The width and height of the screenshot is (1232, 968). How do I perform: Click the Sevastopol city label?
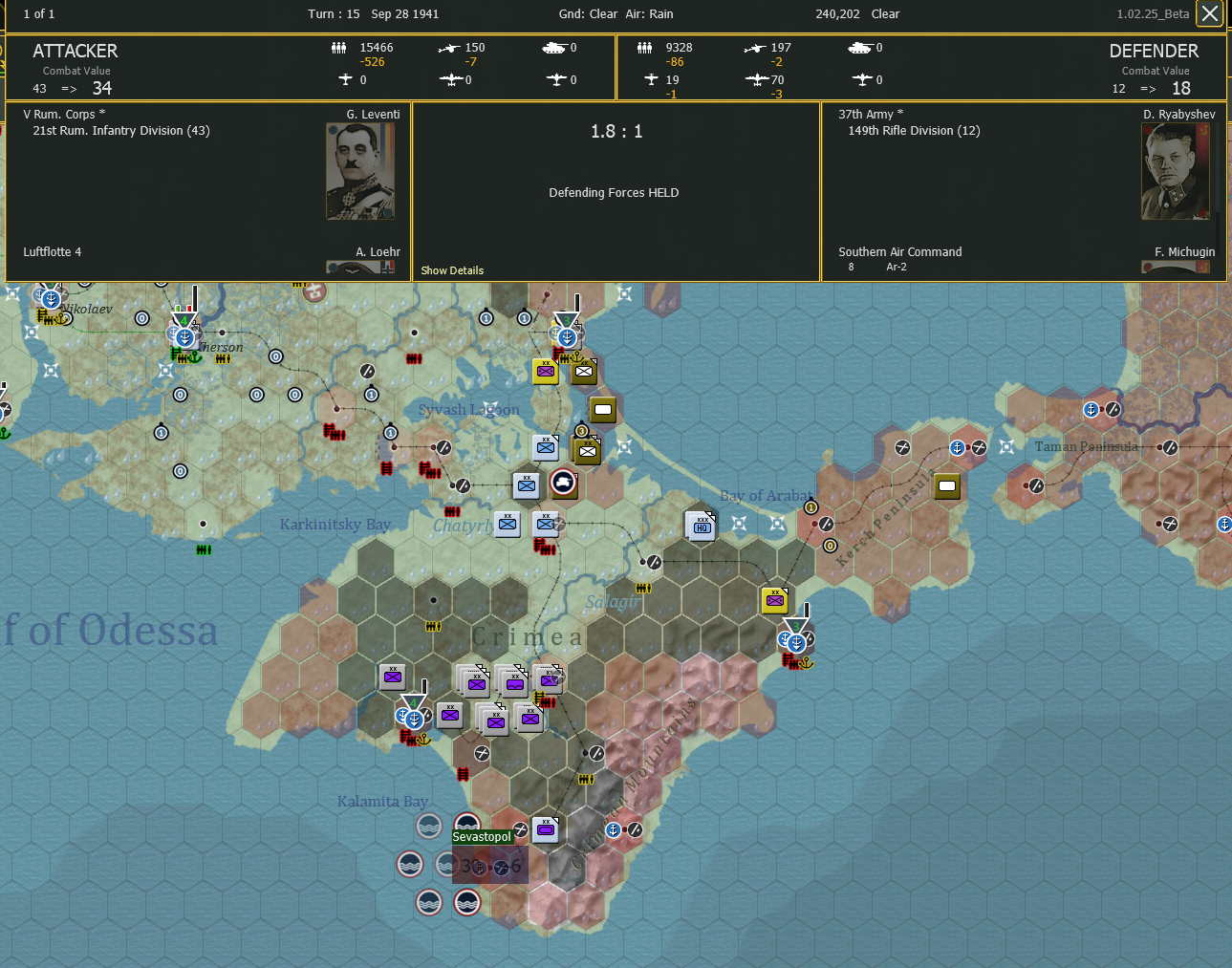483,836
